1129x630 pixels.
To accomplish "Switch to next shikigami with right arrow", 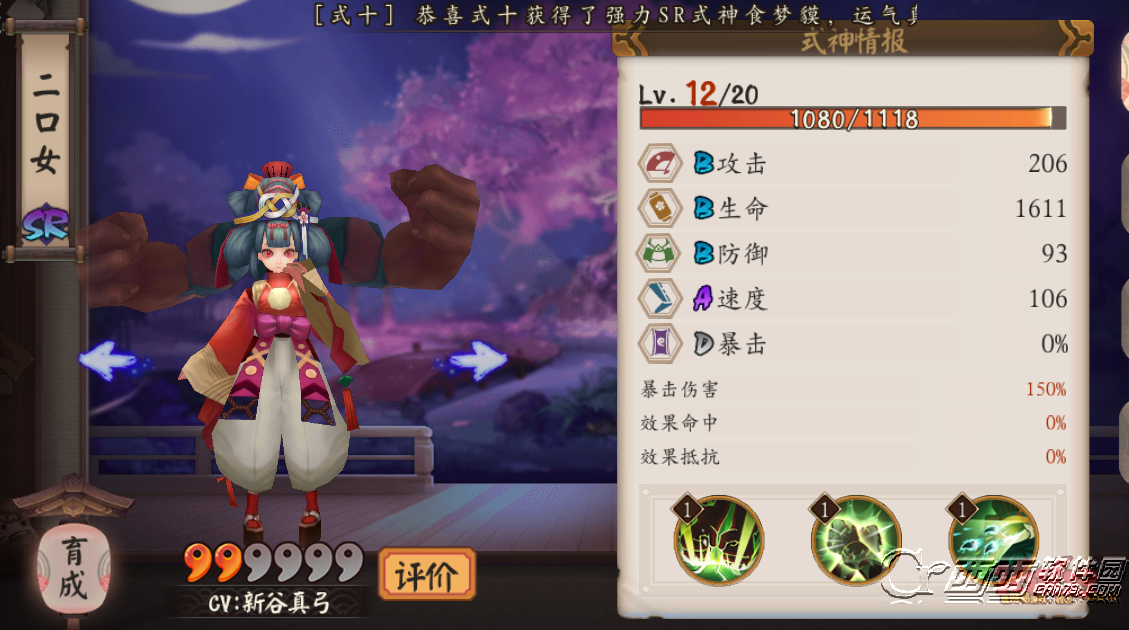I will click(476, 359).
